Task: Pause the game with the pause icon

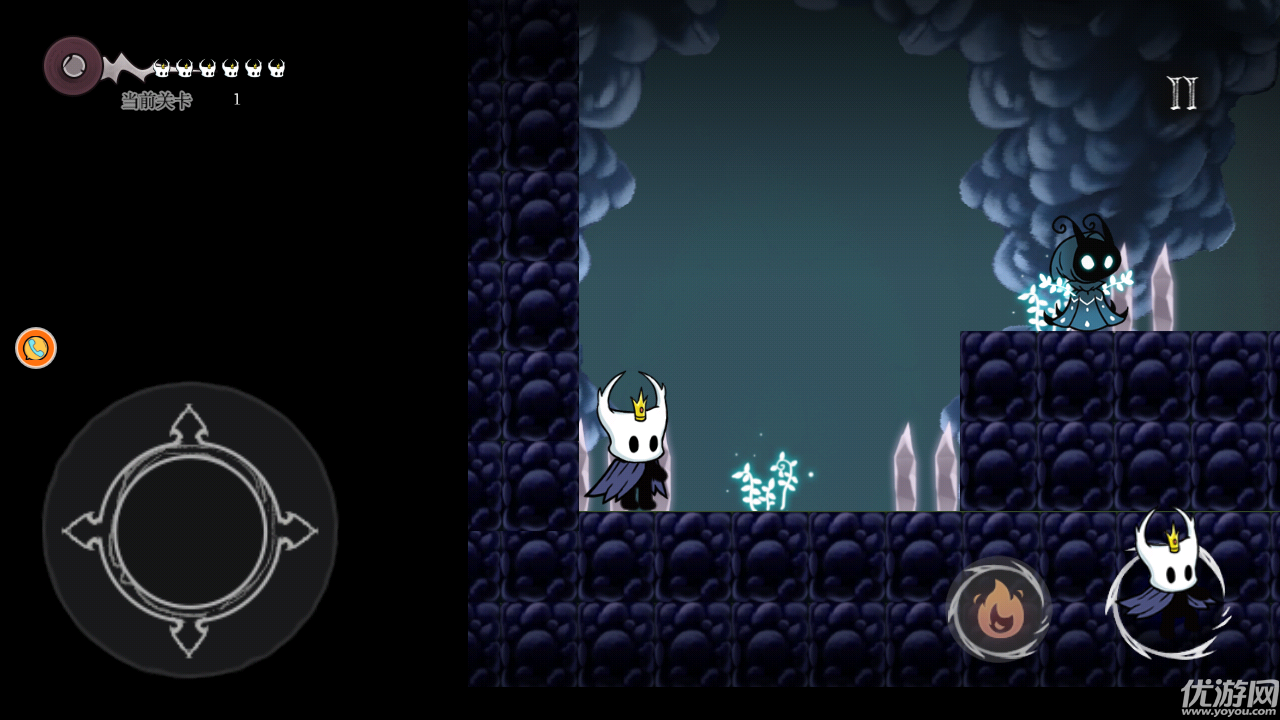Action: [1182, 93]
